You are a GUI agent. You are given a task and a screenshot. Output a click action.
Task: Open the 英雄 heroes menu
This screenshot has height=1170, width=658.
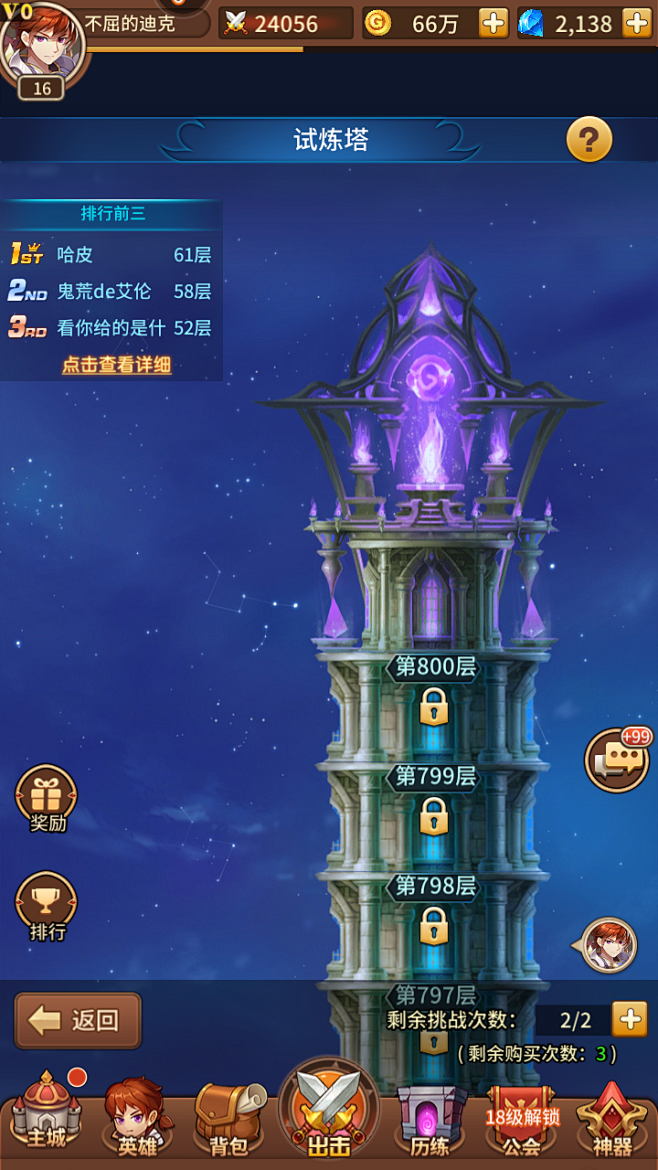coord(136,1115)
